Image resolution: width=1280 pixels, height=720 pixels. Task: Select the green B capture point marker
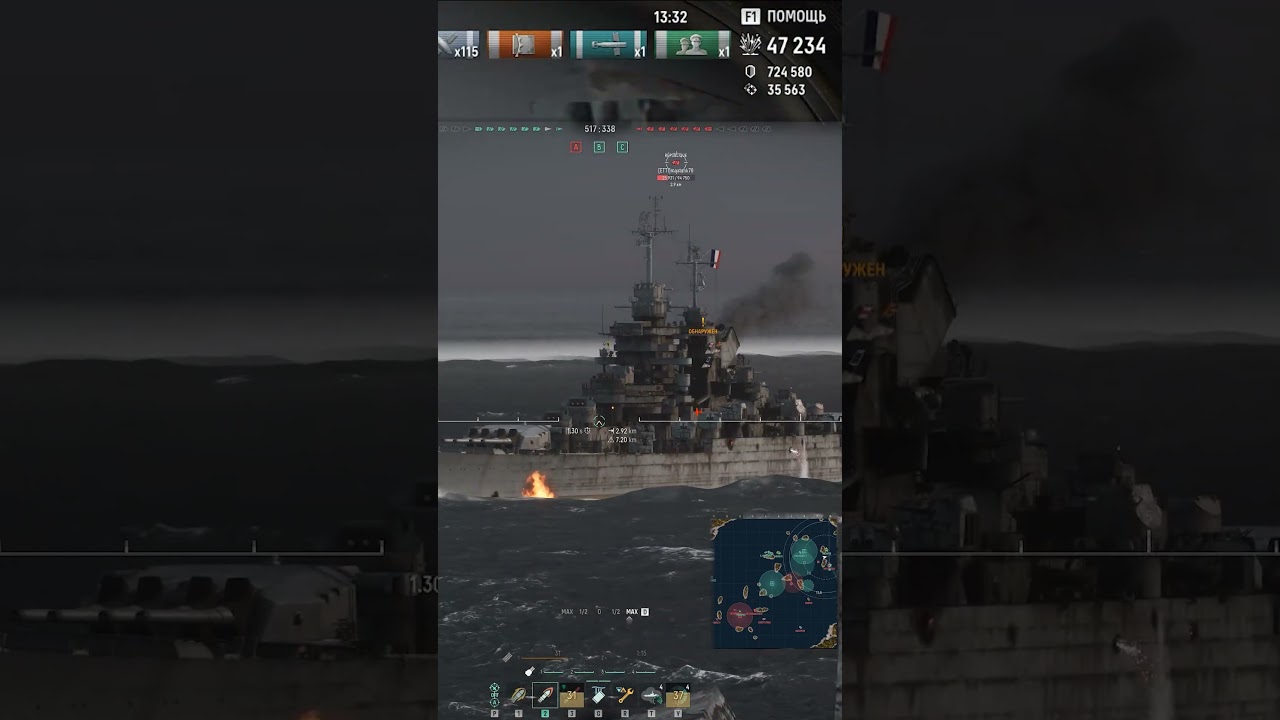point(599,147)
